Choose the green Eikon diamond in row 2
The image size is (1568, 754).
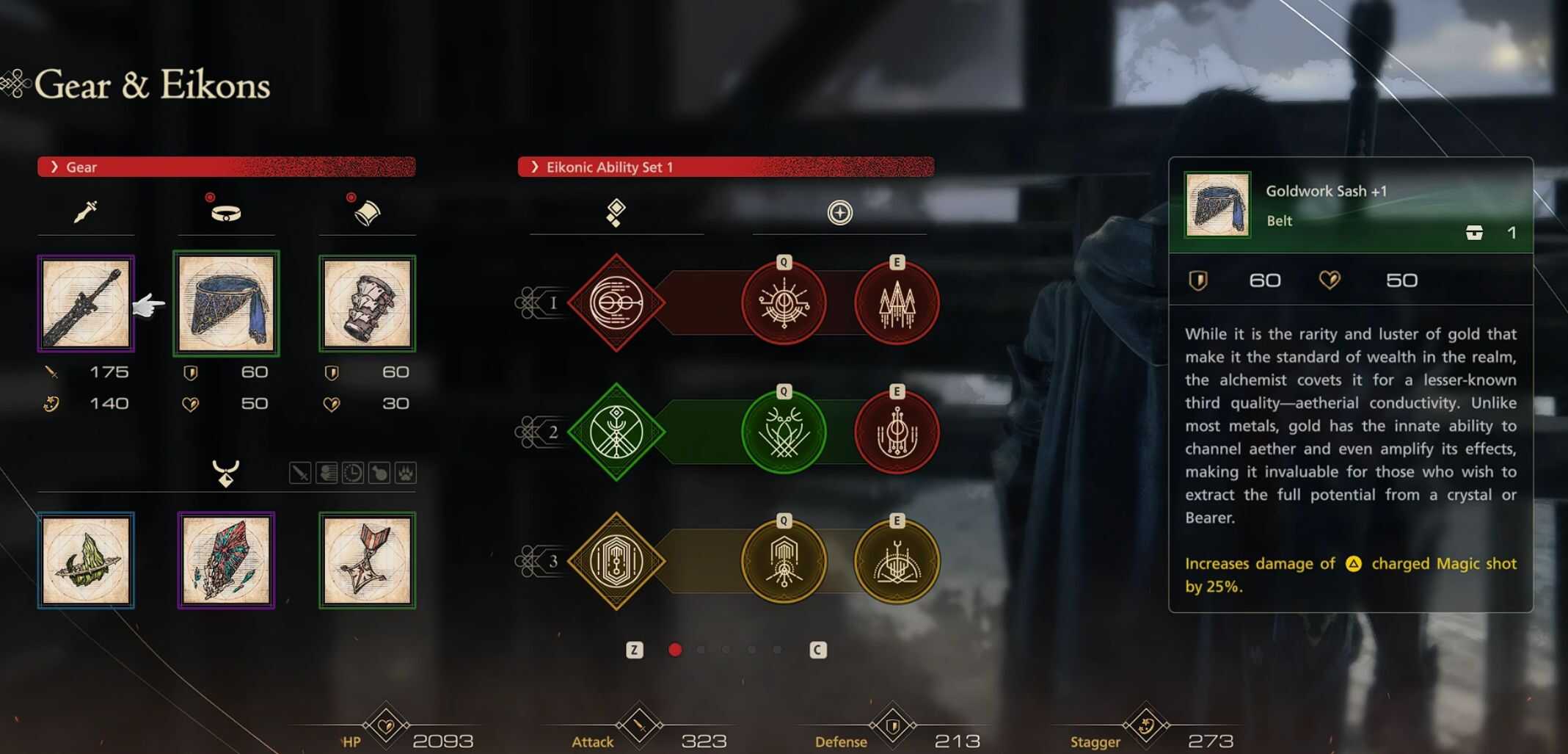[616, 432]
